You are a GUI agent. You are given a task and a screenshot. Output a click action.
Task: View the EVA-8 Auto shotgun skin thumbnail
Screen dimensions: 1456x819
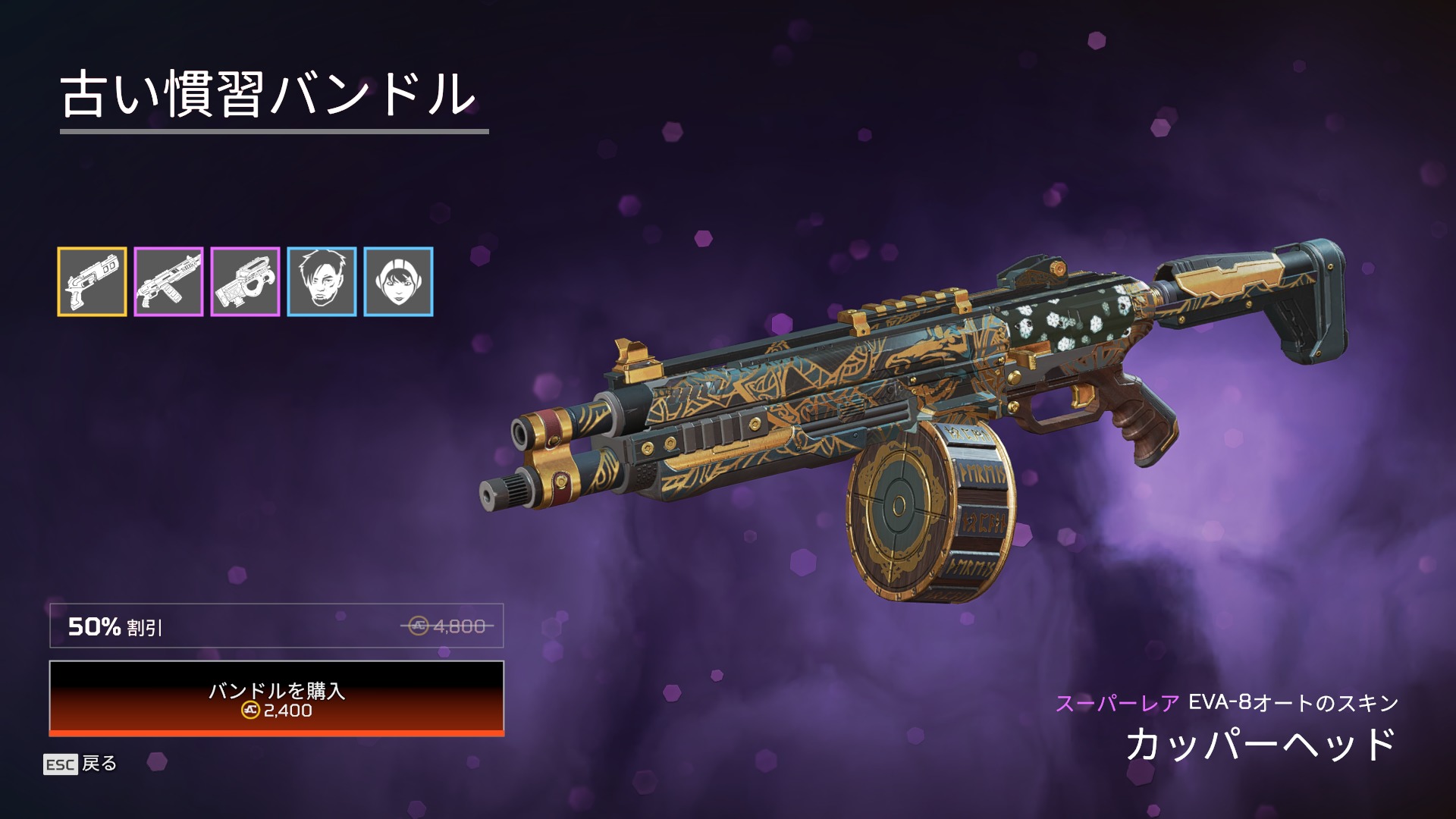tap(168, 281)
